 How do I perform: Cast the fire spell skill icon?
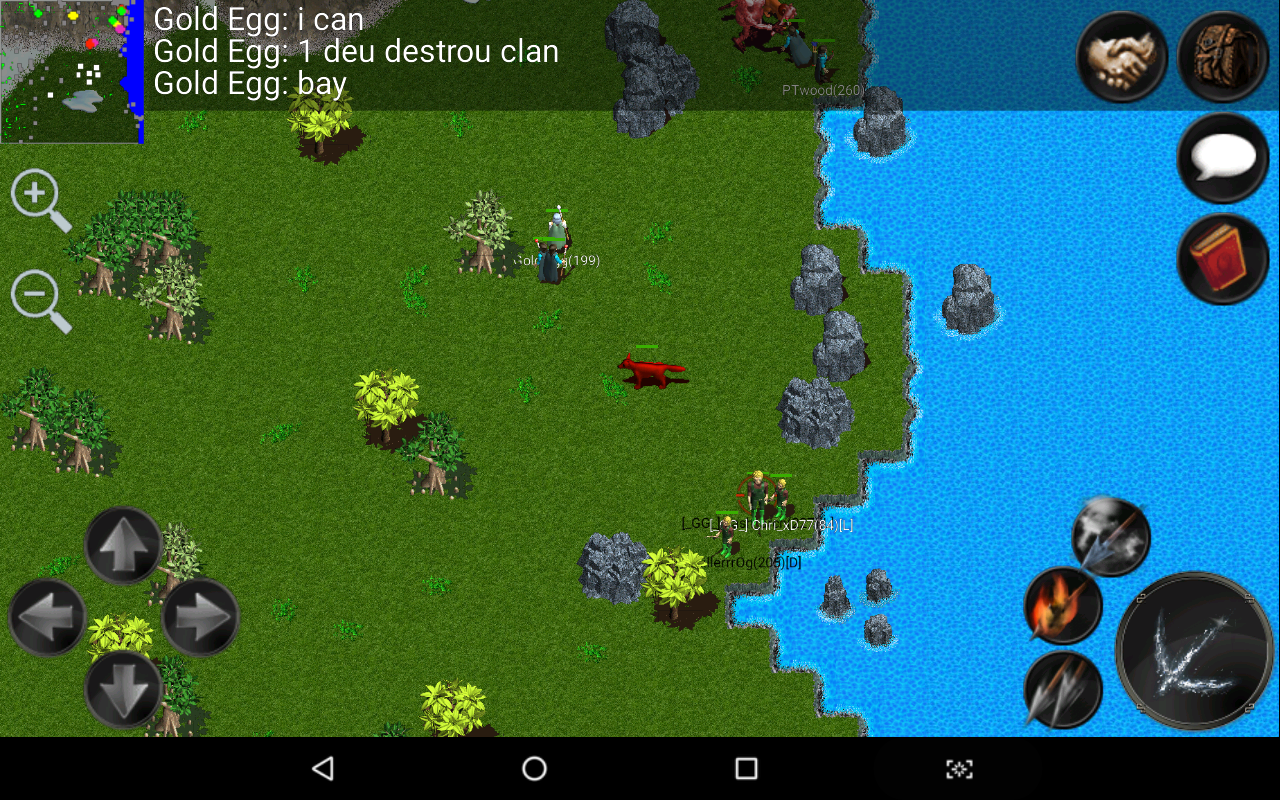1062,608
